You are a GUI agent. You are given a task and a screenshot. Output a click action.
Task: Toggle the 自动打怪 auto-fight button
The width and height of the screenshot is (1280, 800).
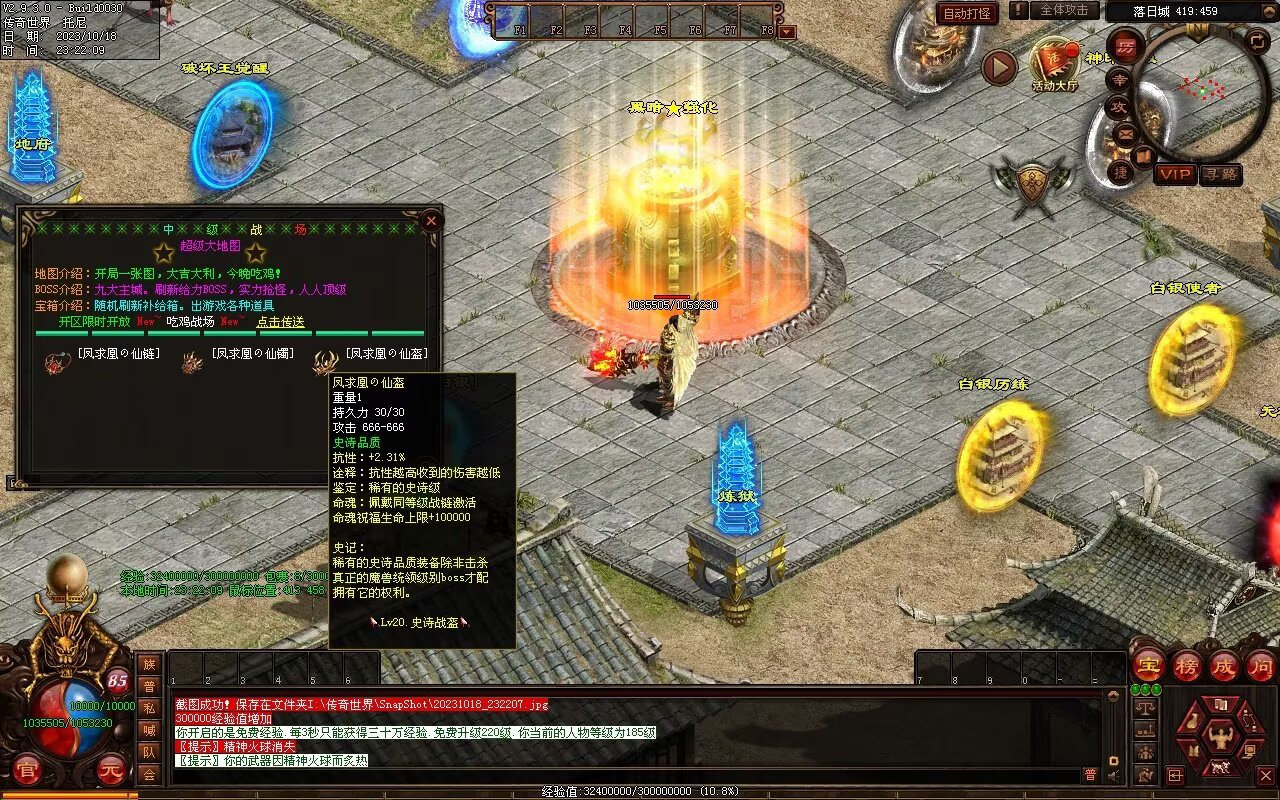tap(967, 13)
